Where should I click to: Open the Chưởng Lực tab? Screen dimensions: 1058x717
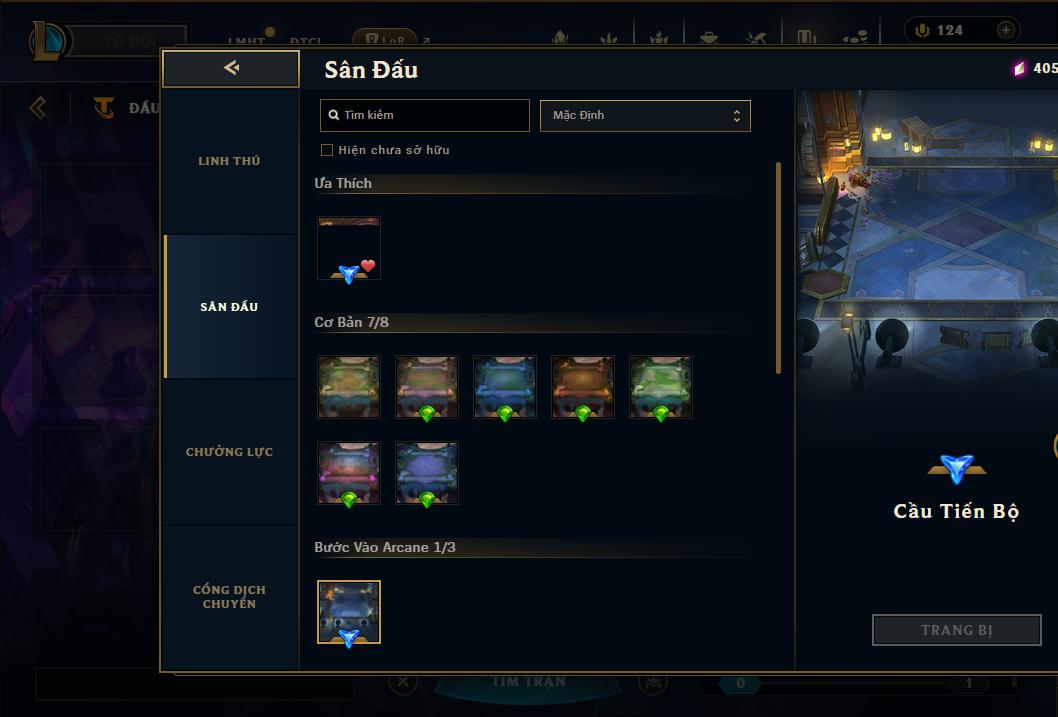pyautogui.click(x=229, y=452)
